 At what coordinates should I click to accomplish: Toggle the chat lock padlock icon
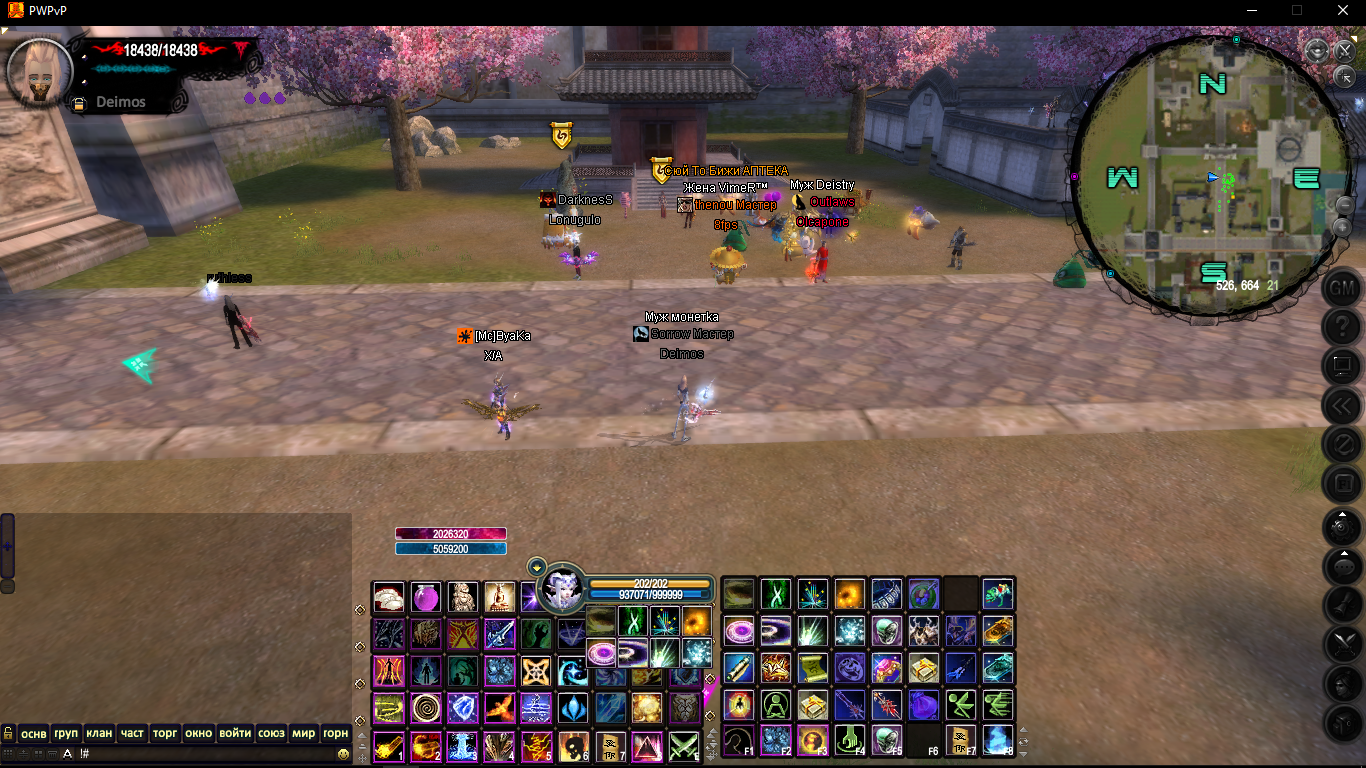(9, 733)
